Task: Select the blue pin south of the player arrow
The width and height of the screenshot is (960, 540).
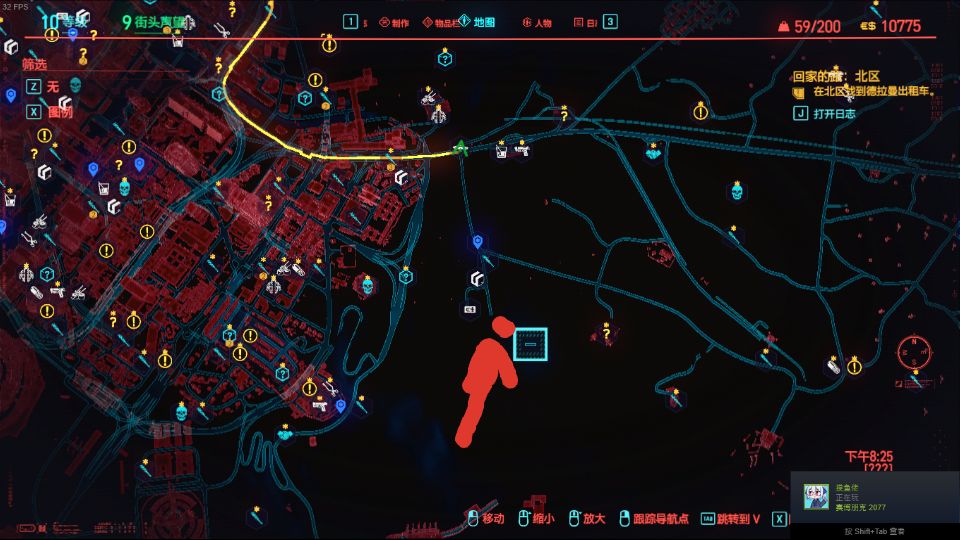Action: pos(478,241)
